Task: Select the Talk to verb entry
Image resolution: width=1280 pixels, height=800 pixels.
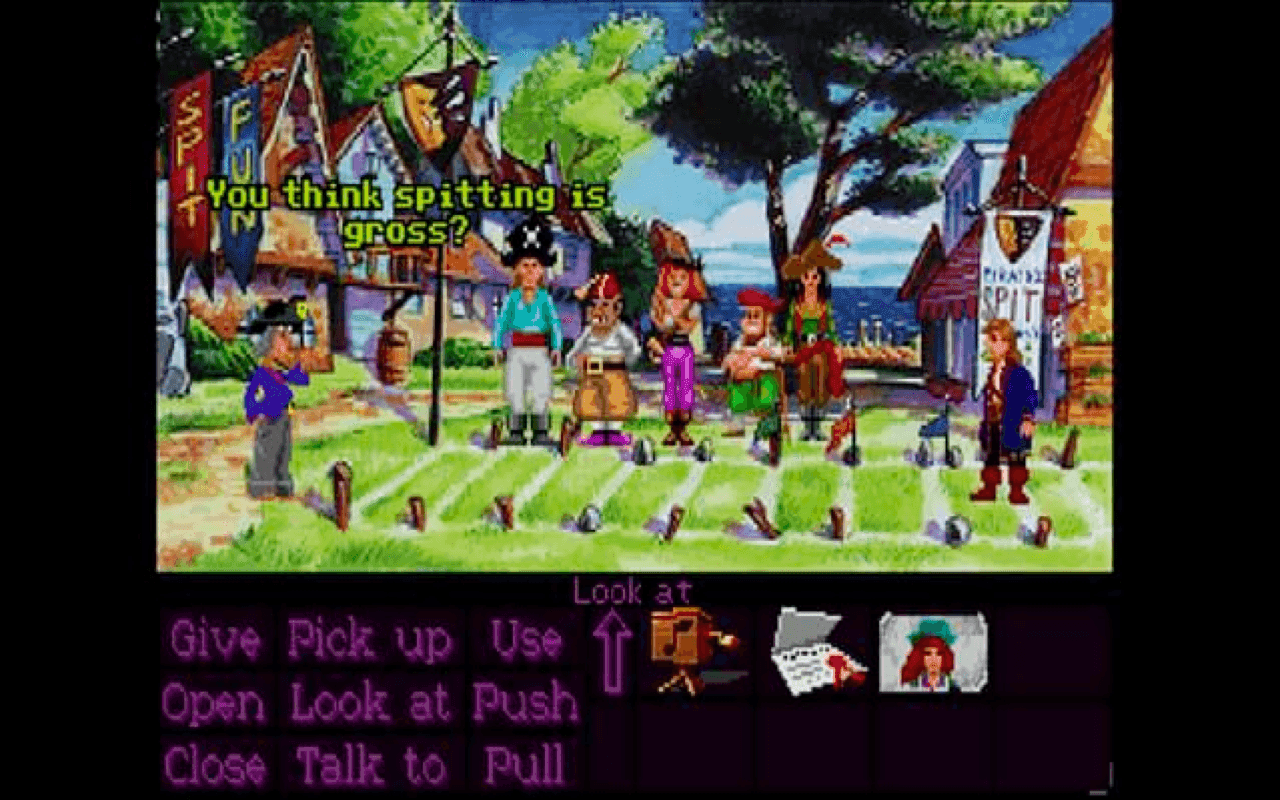Action: coord(370,766)
